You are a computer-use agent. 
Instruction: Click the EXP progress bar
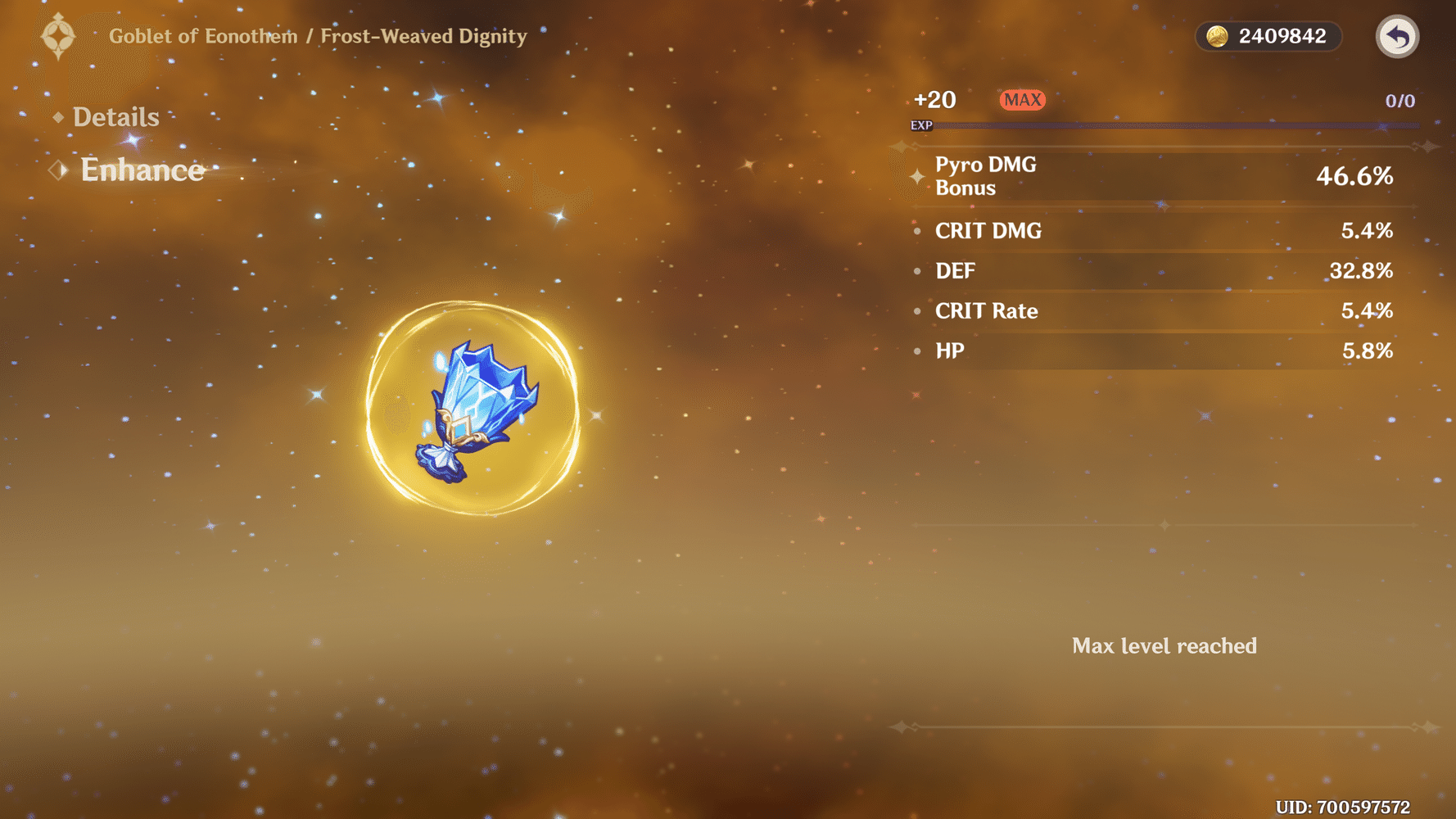pos(1179,124)
